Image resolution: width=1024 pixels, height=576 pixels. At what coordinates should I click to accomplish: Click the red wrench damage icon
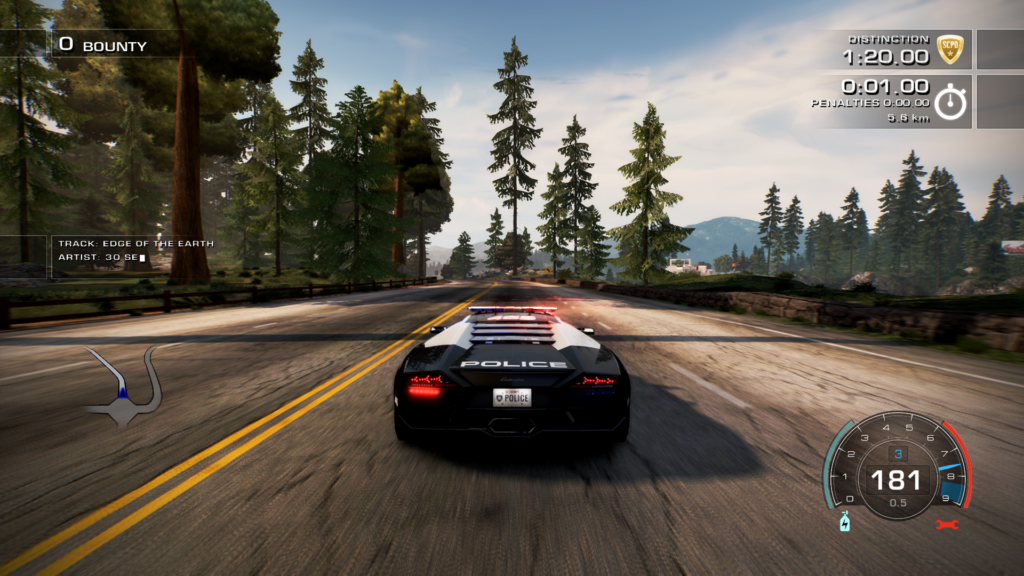click(943, 524)
